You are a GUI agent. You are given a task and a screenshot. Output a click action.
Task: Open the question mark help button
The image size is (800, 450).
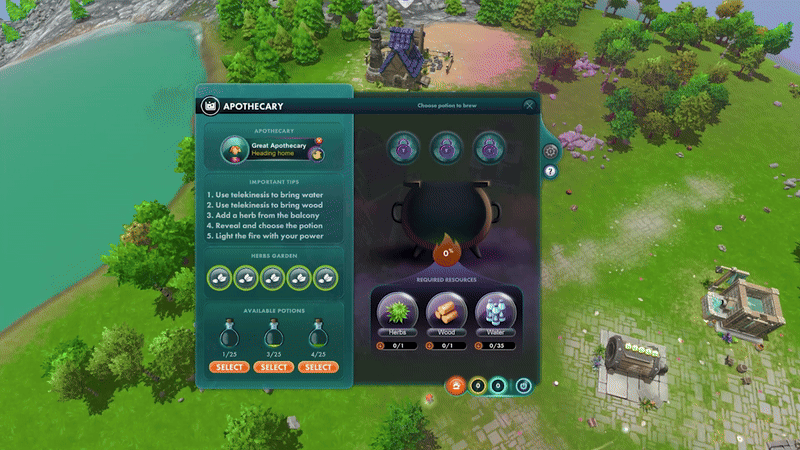point(549,171)
